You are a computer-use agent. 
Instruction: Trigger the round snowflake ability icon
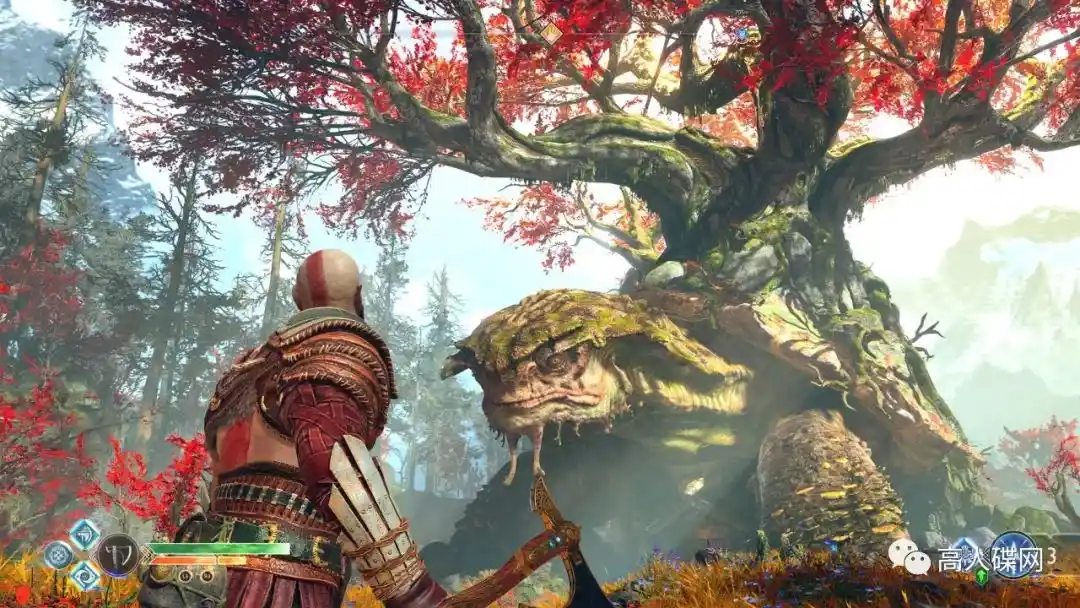[x=59, y=554]
